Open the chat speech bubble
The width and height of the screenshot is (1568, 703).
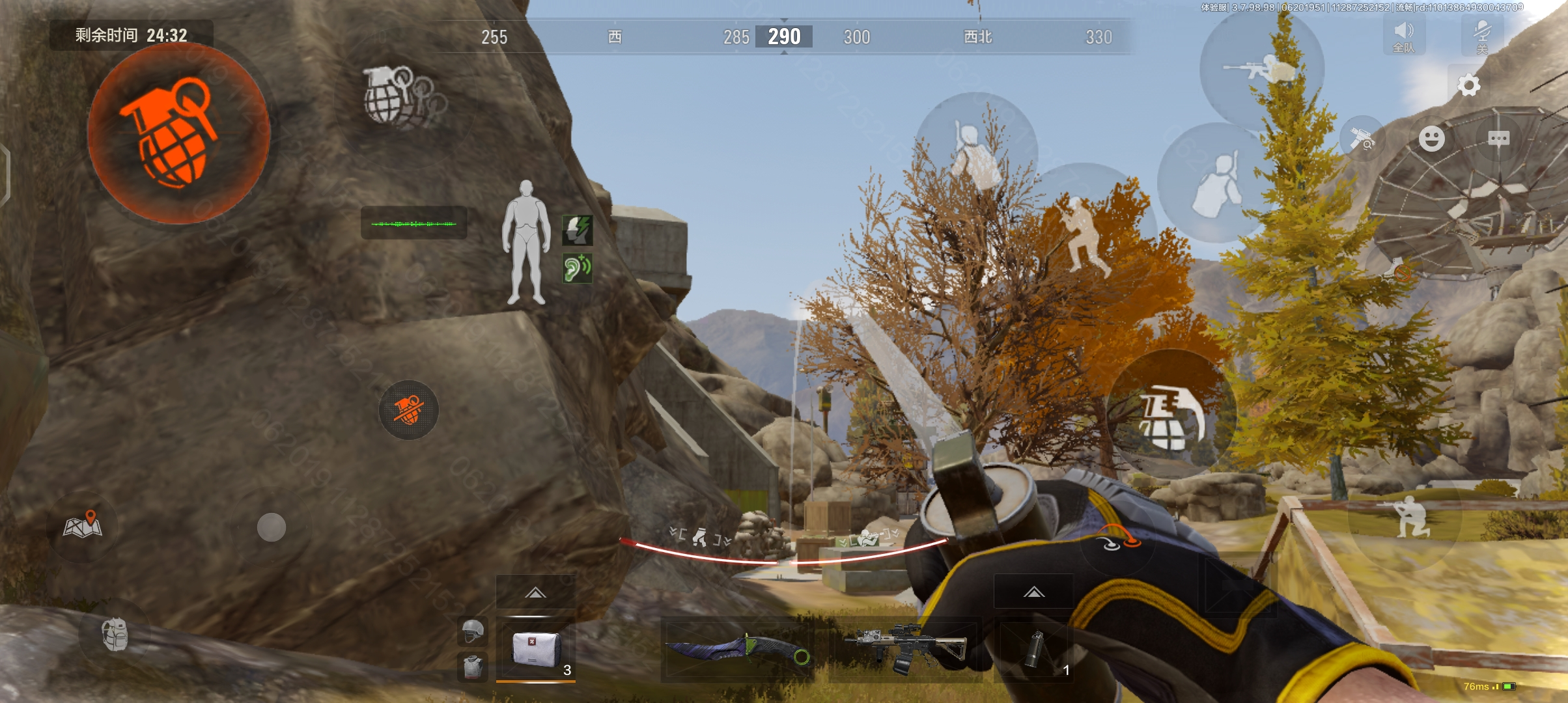click(1498, 139)
